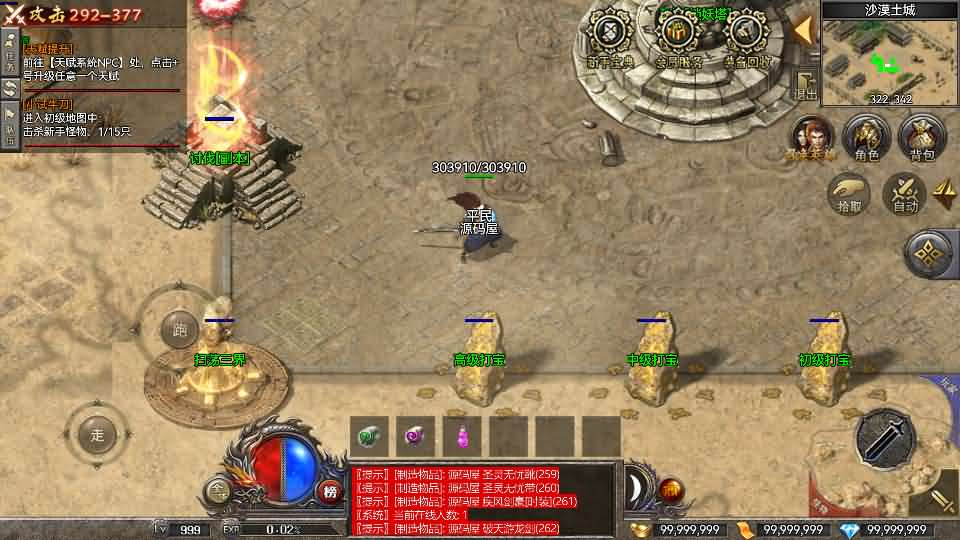The image size is (960, 540).
Task: Open the 角色 character panel
Action: [866, 136]
